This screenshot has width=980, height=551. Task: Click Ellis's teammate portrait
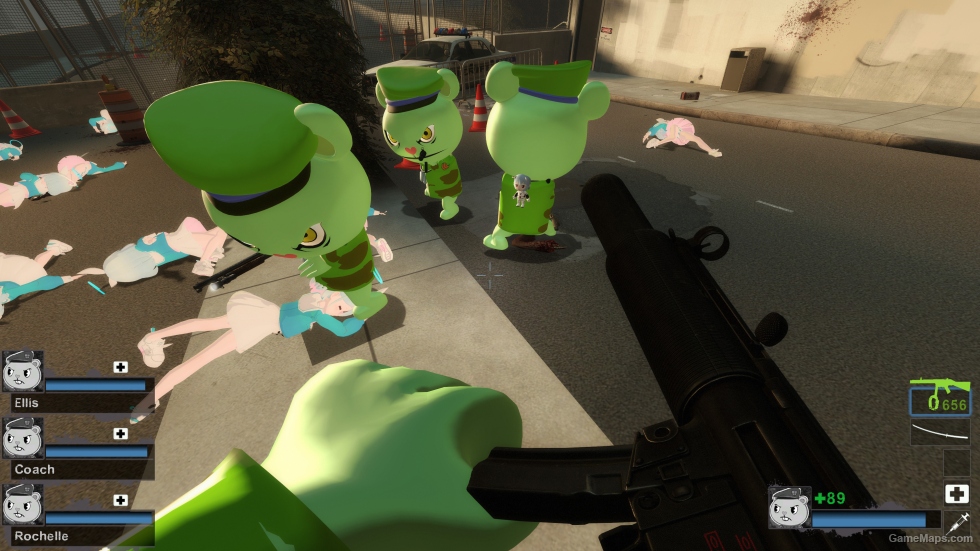tap(22, 370)
